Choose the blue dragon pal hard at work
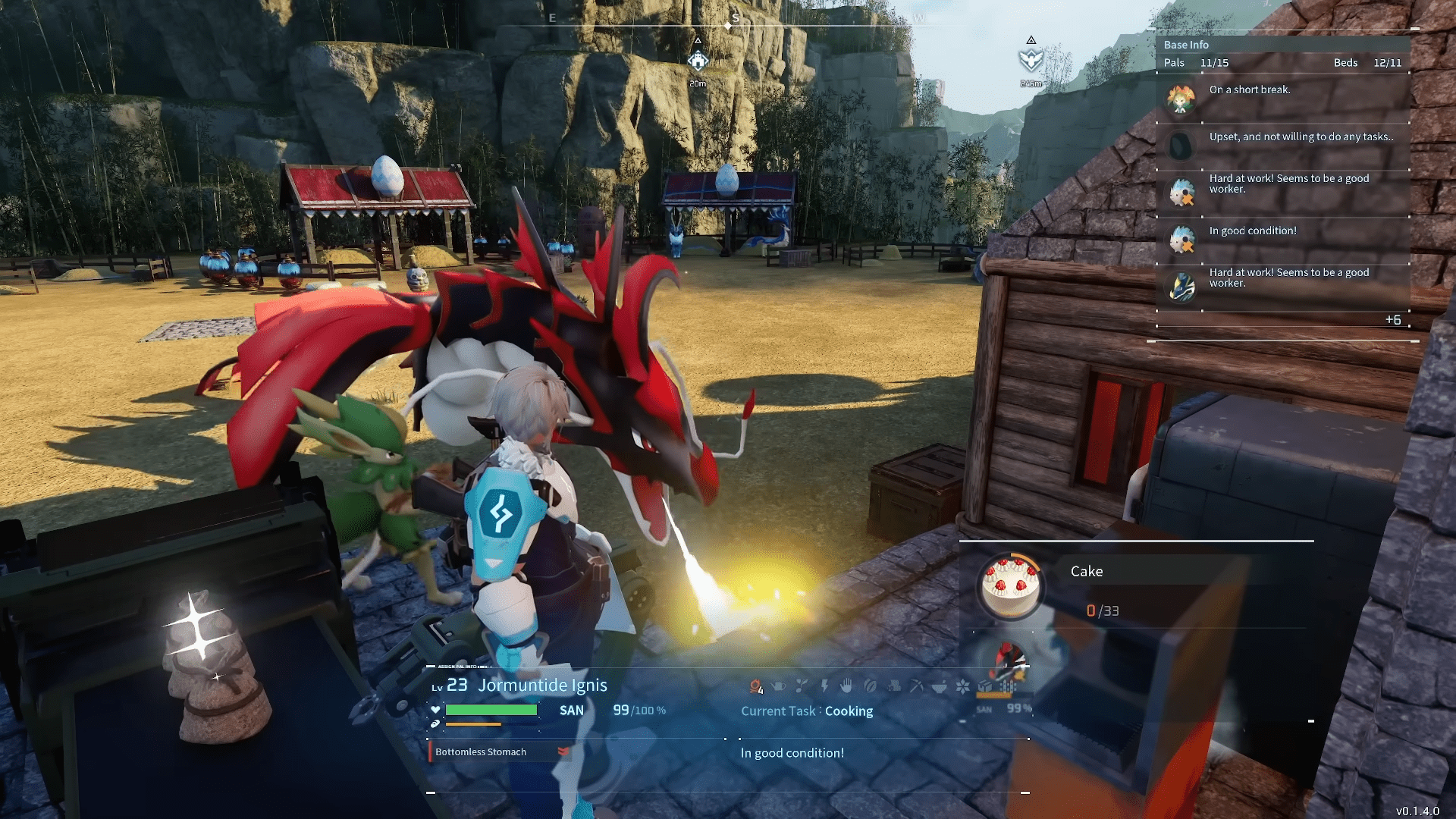 click(x=1181, y=287)
